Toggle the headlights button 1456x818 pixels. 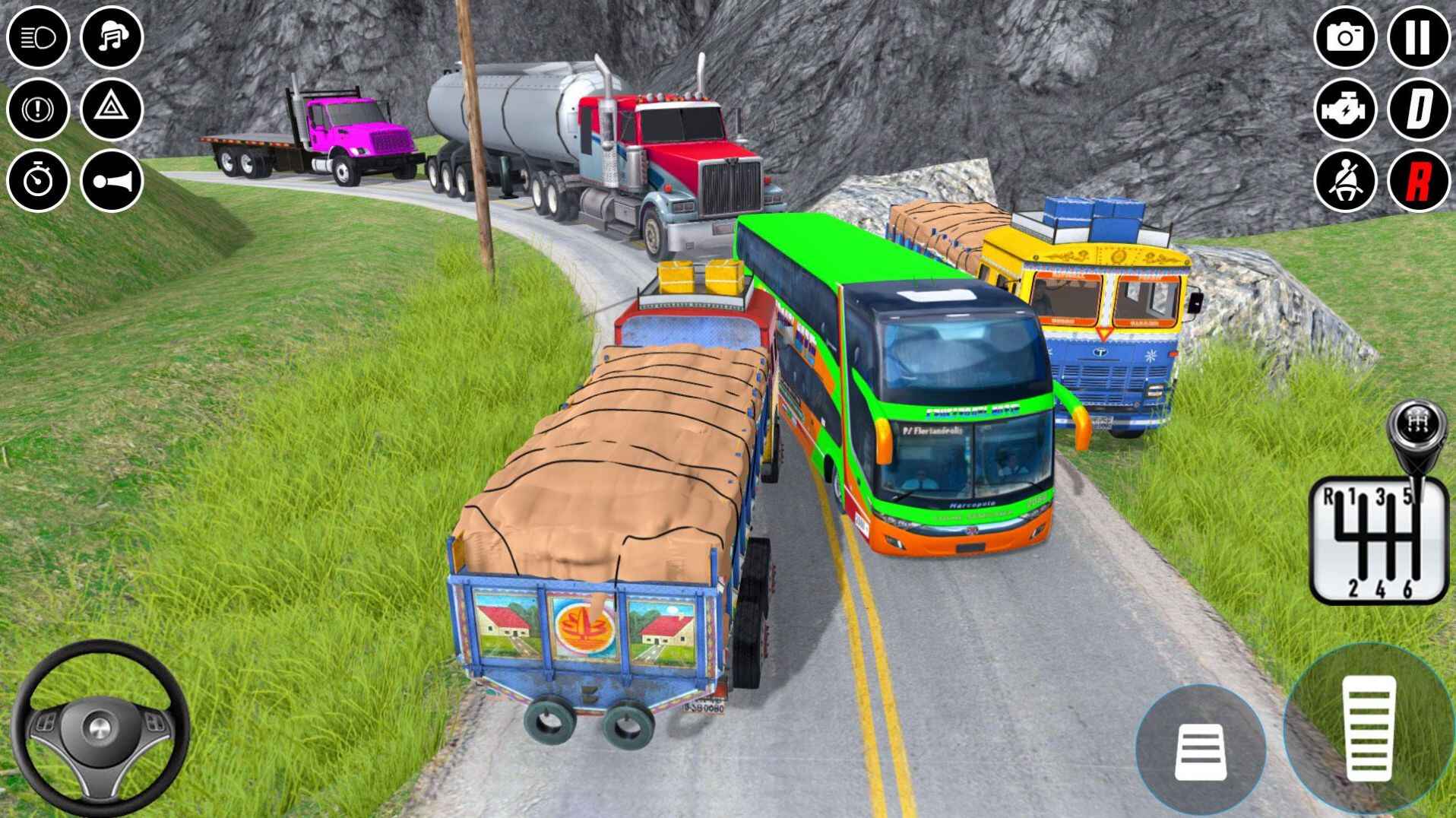click(38, 36)
